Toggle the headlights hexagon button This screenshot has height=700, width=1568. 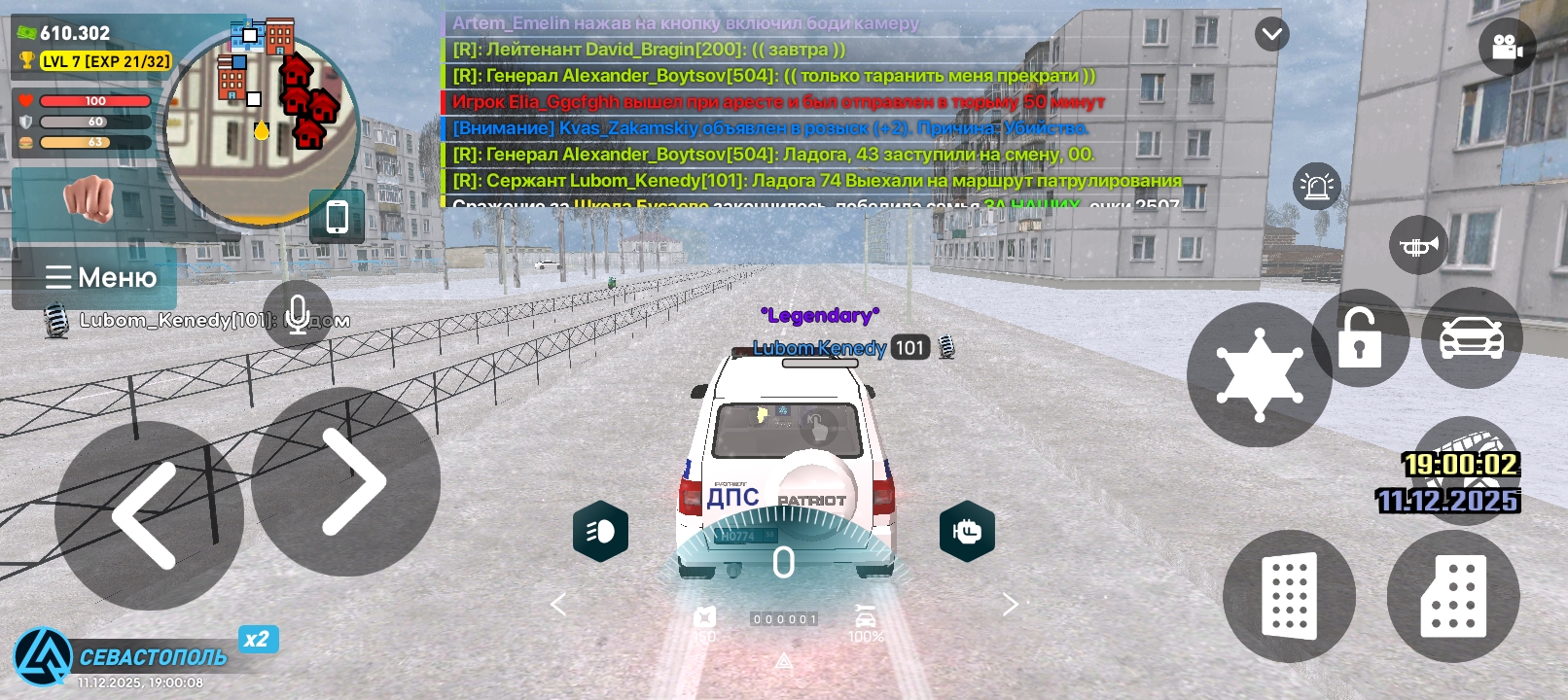pos(600,532)
